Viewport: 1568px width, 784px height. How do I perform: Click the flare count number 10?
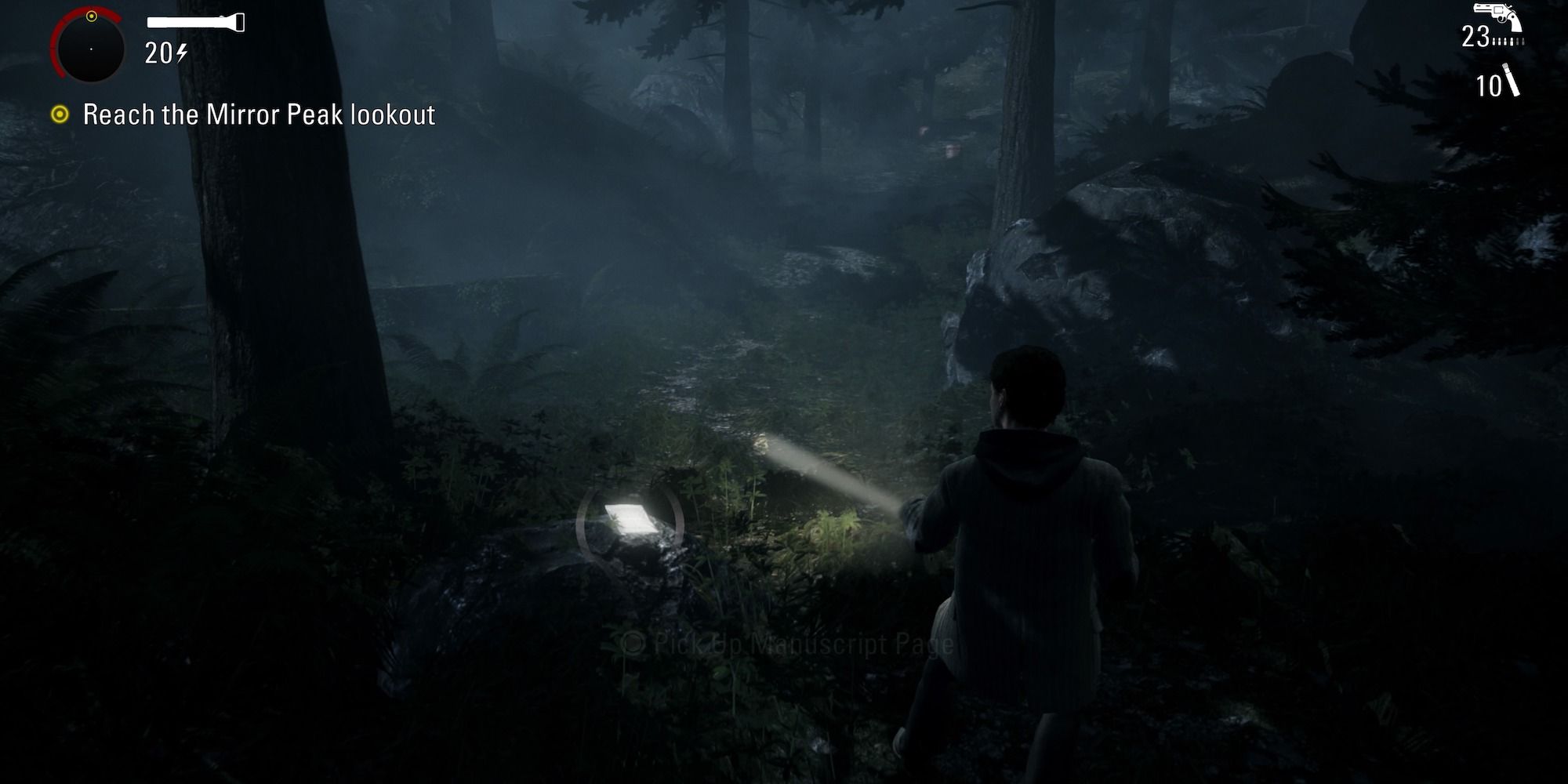(1488, 85)
